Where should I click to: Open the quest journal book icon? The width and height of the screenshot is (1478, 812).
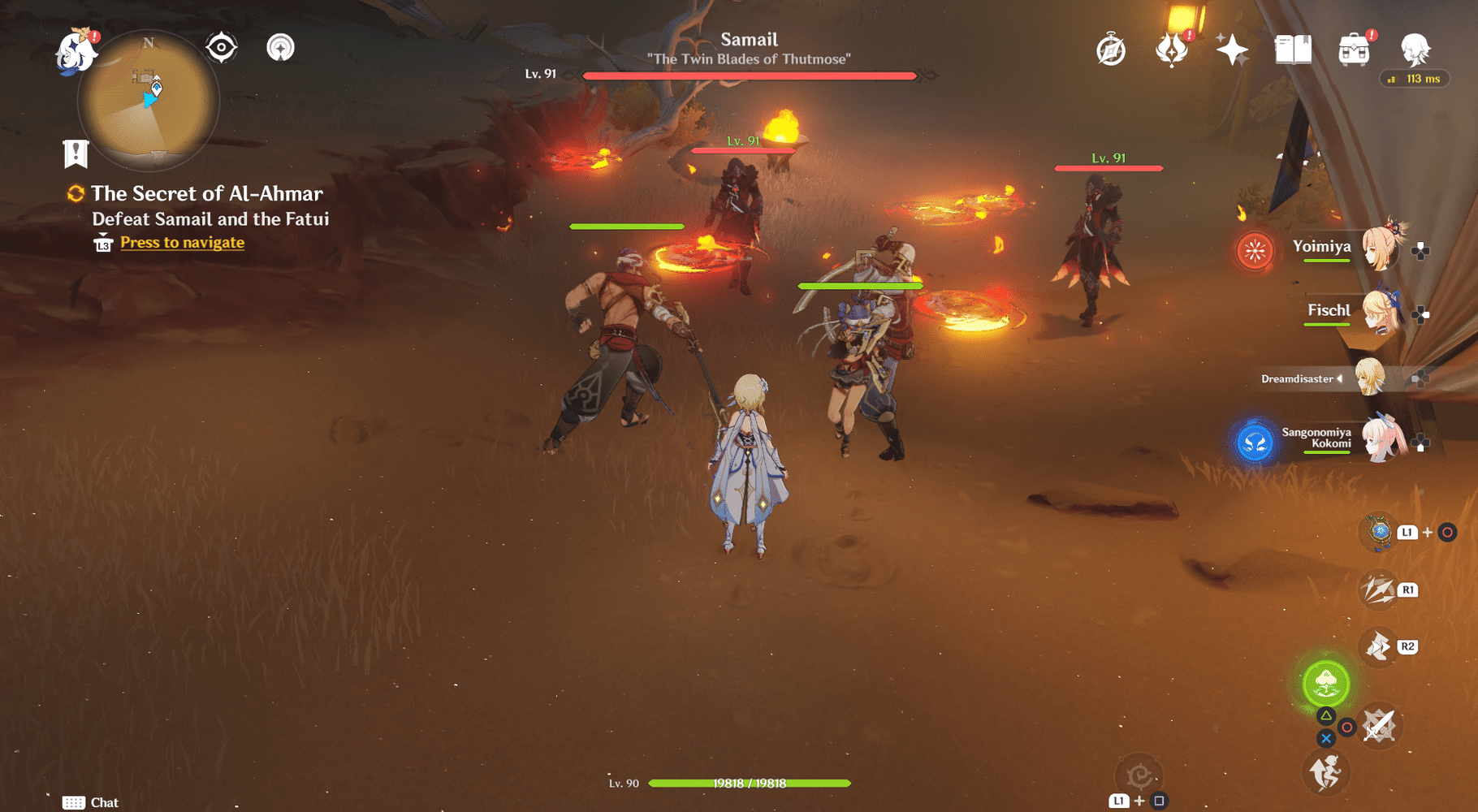[x=1294, y=49]
